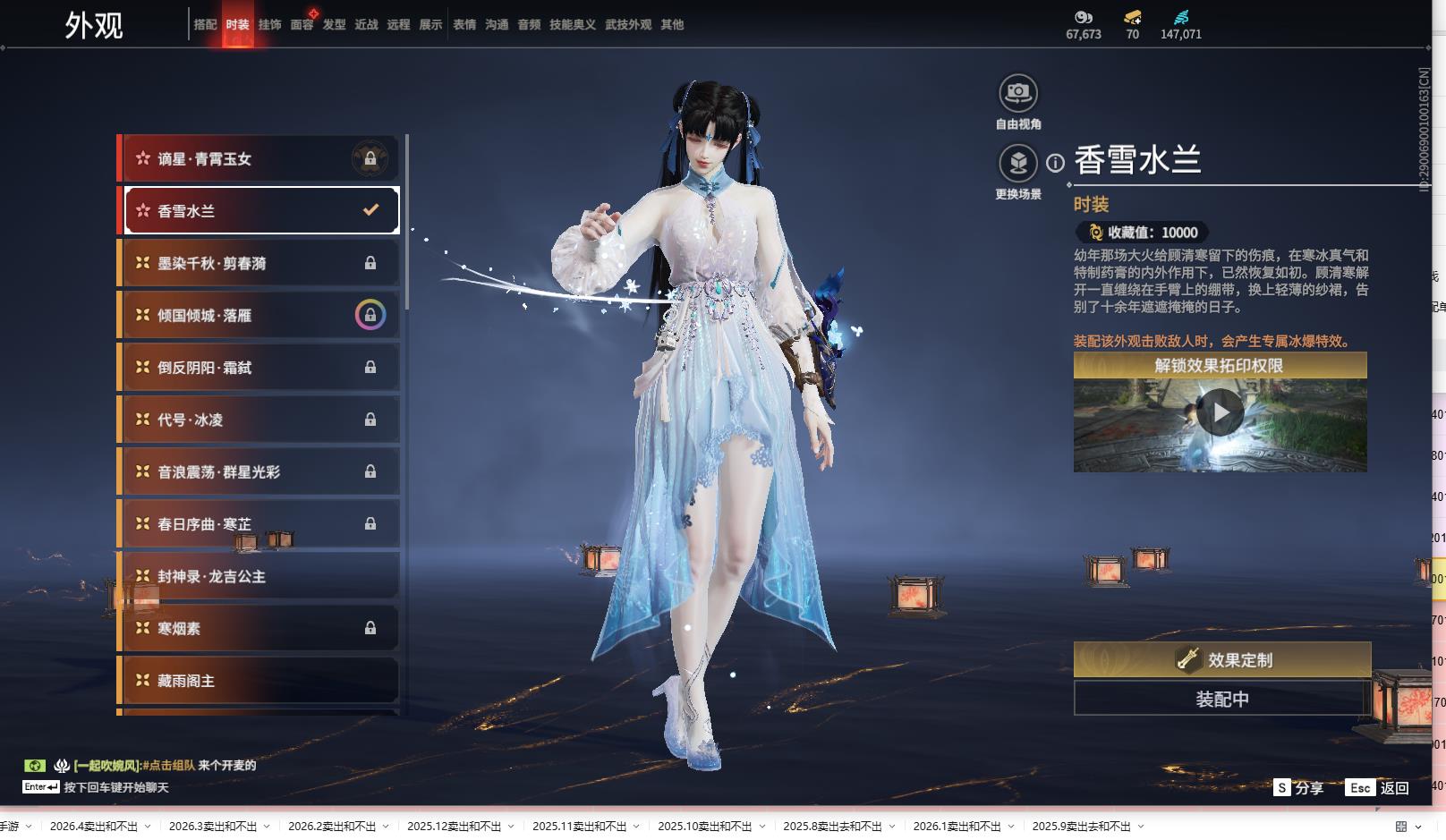Play the outfit effect preview video
The height and width of the screenshot is (840, 1446).
(x=1220, y=412)
